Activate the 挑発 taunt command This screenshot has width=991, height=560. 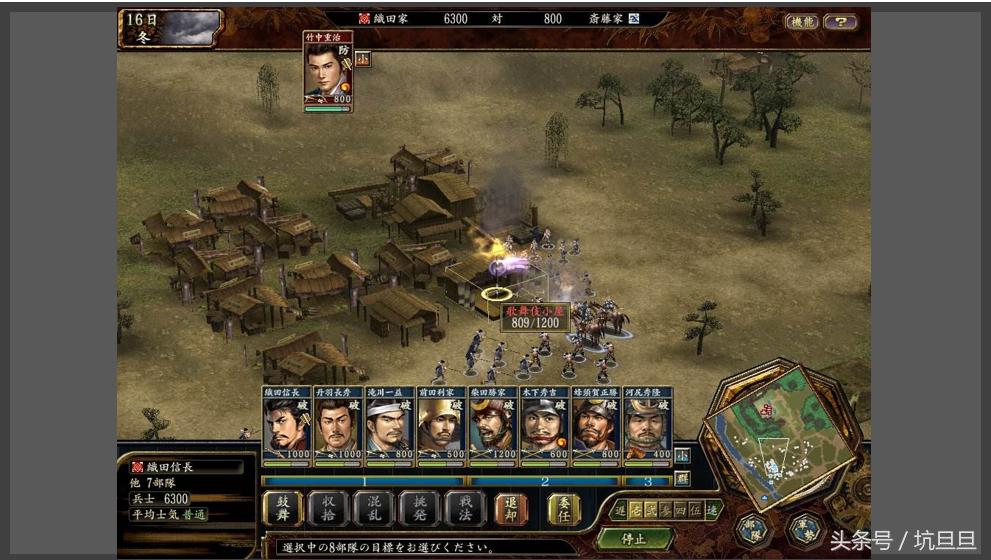click(419, 508)
